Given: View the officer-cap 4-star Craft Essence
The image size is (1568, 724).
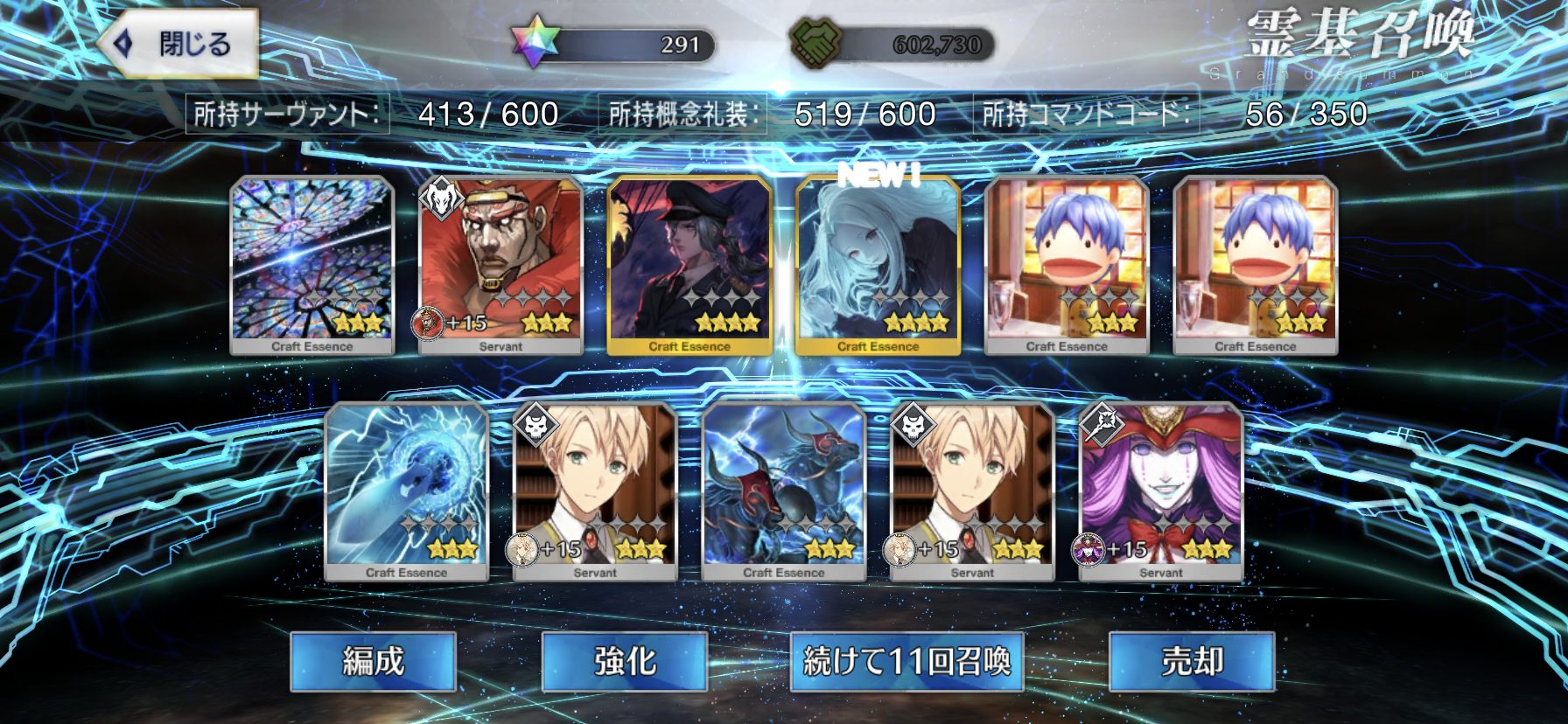Looking at the screenshot, I should tap(689, 264).
